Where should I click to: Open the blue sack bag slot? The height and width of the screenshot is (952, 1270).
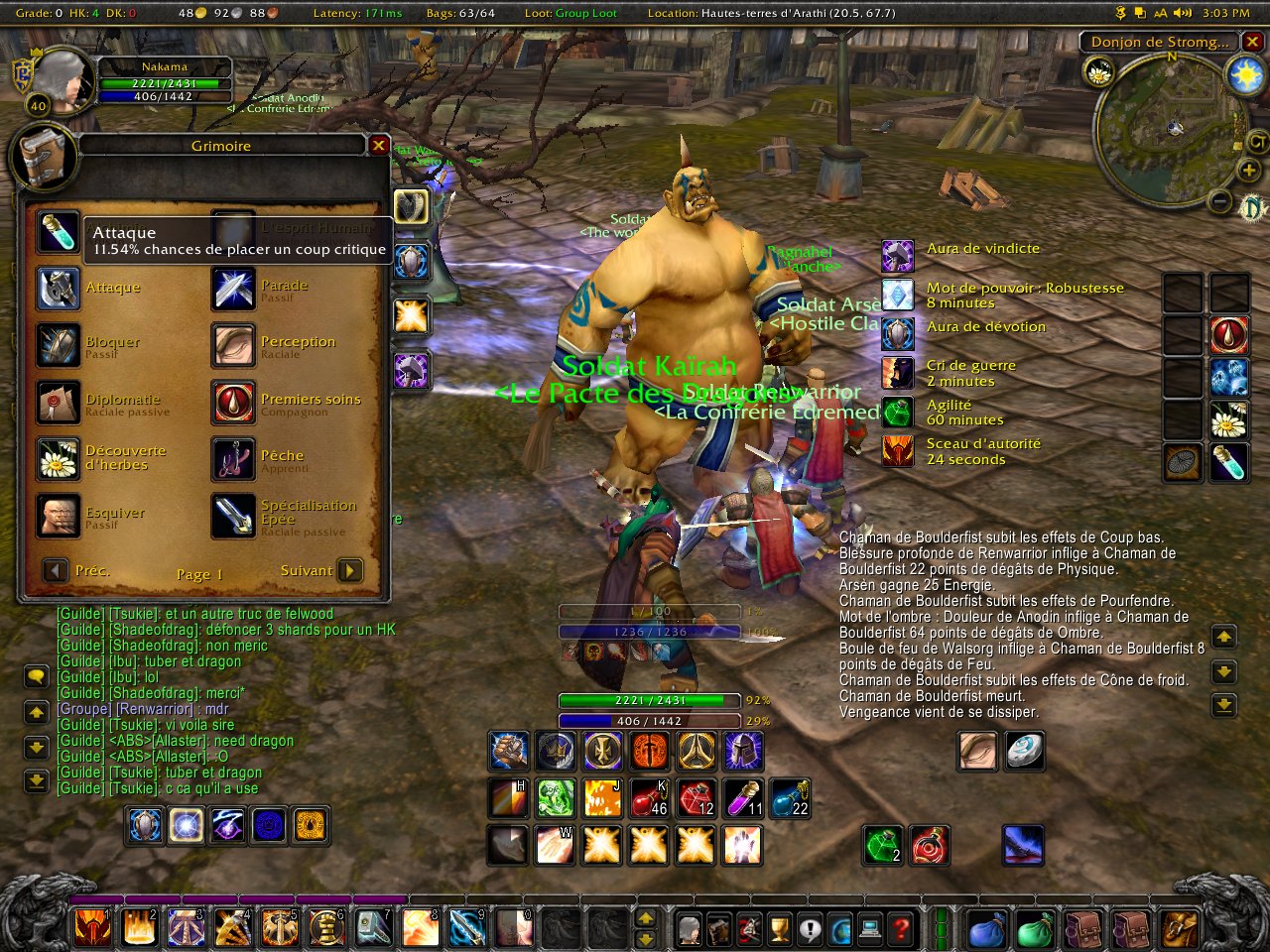(986, 929)
